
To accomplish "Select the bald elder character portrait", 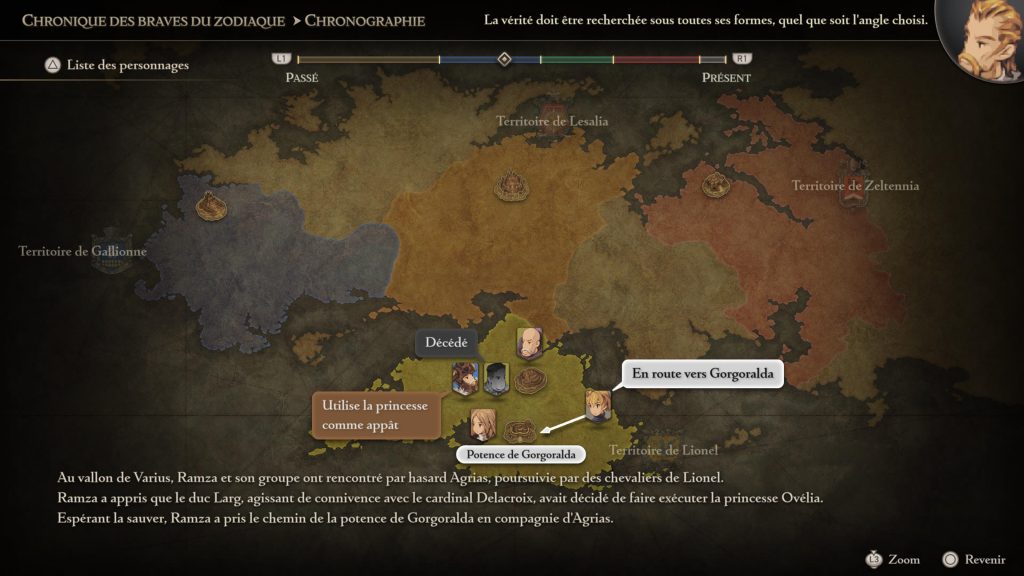I will (x=529, y=343).
